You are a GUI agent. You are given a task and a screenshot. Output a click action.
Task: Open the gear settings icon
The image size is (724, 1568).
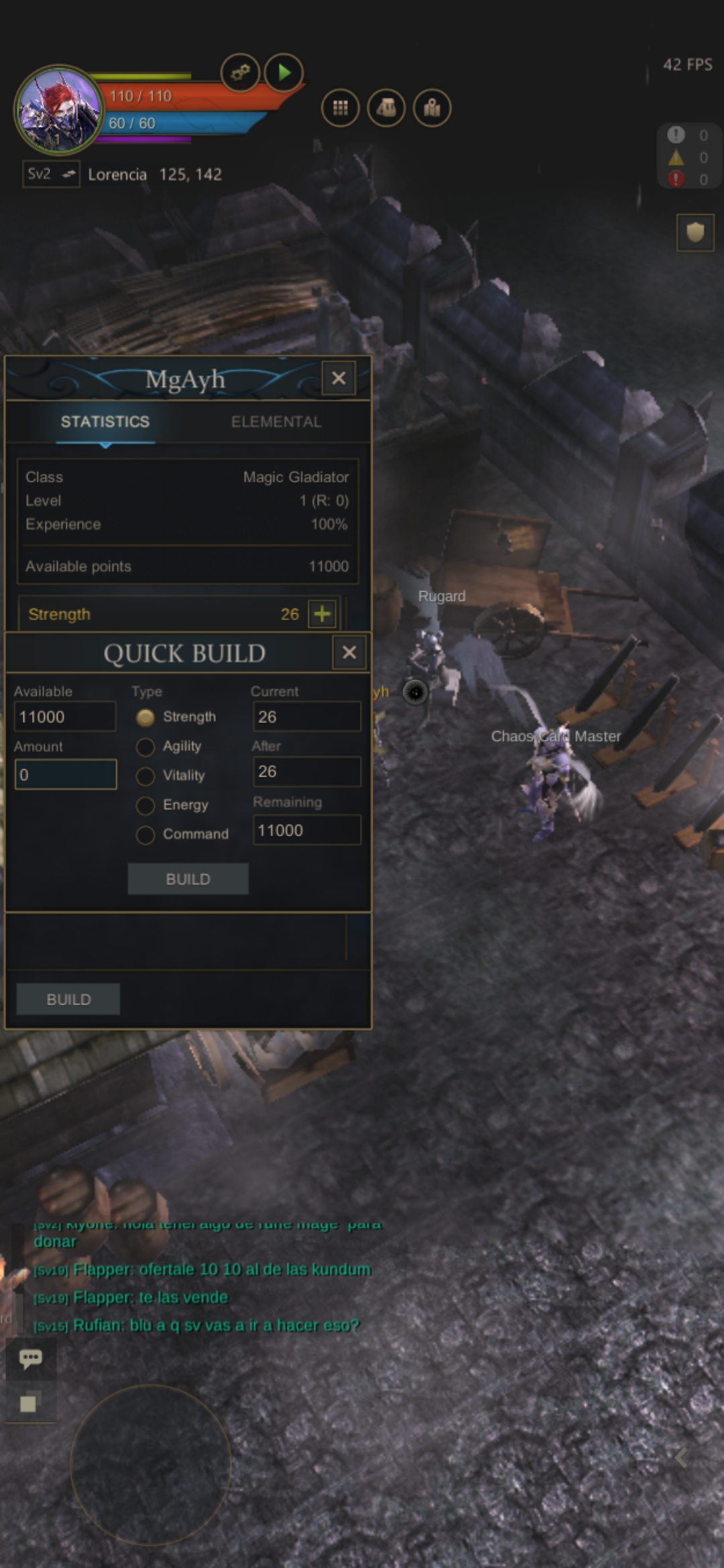[x=240, y=72]
